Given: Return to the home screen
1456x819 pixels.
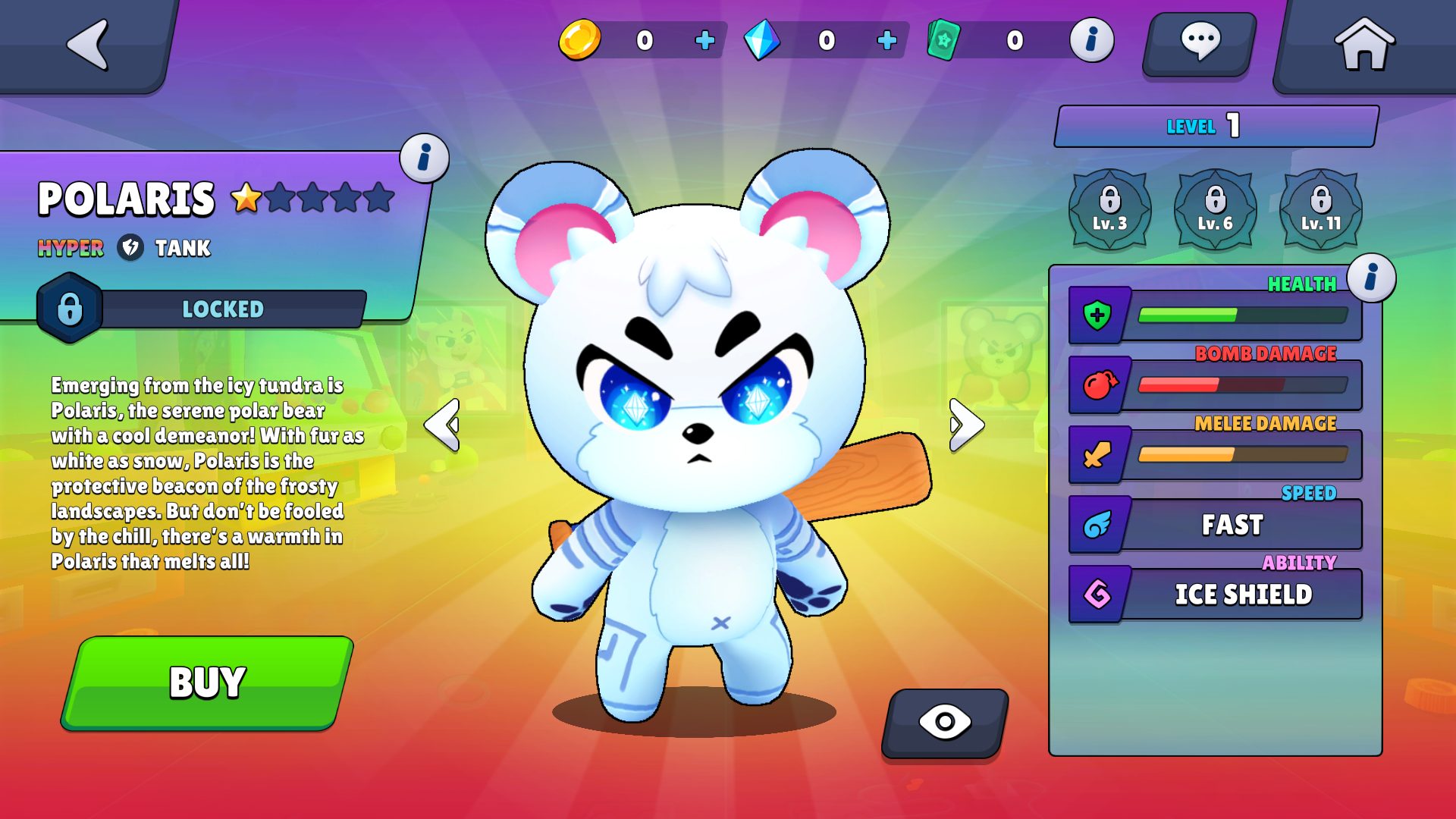Looking at the screenshot, I should point(1363,44).
